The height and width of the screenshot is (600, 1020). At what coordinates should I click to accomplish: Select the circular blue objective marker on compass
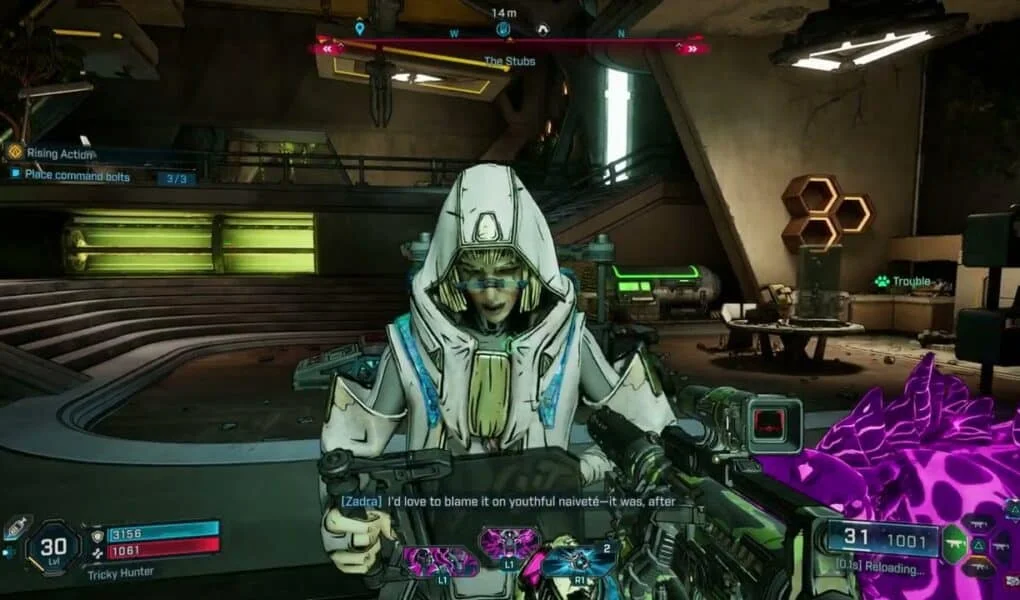pos(503,29)
